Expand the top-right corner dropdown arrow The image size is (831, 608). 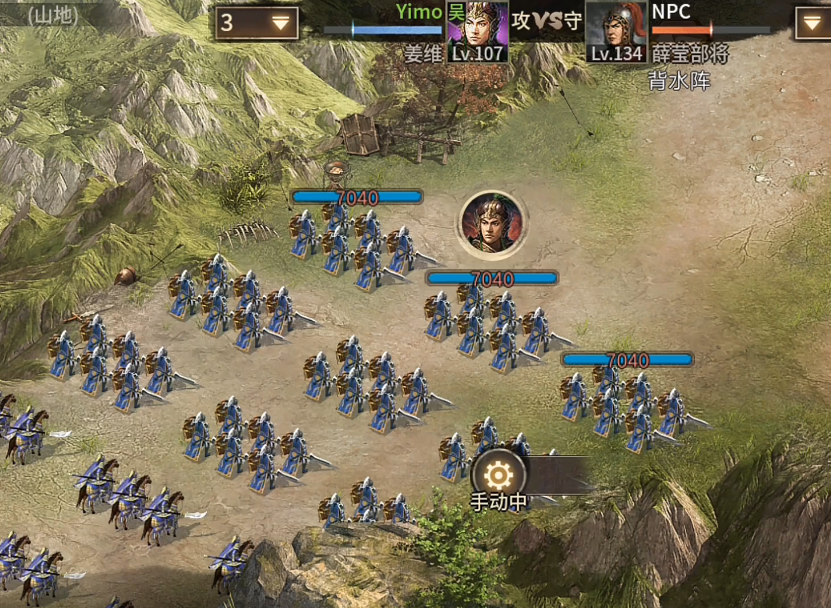[x=812, y=22]
